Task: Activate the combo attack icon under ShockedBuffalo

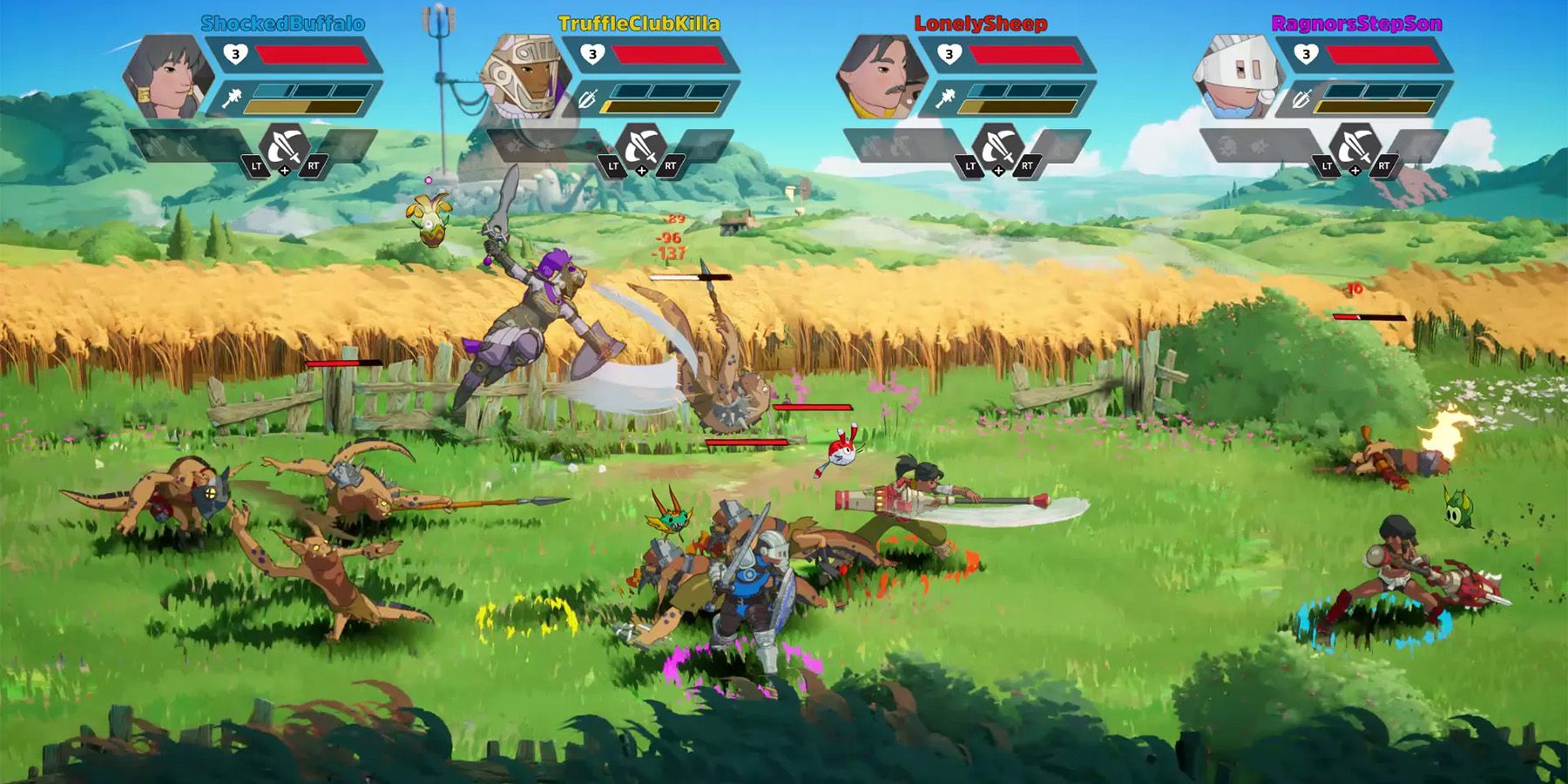Action: 285,146
